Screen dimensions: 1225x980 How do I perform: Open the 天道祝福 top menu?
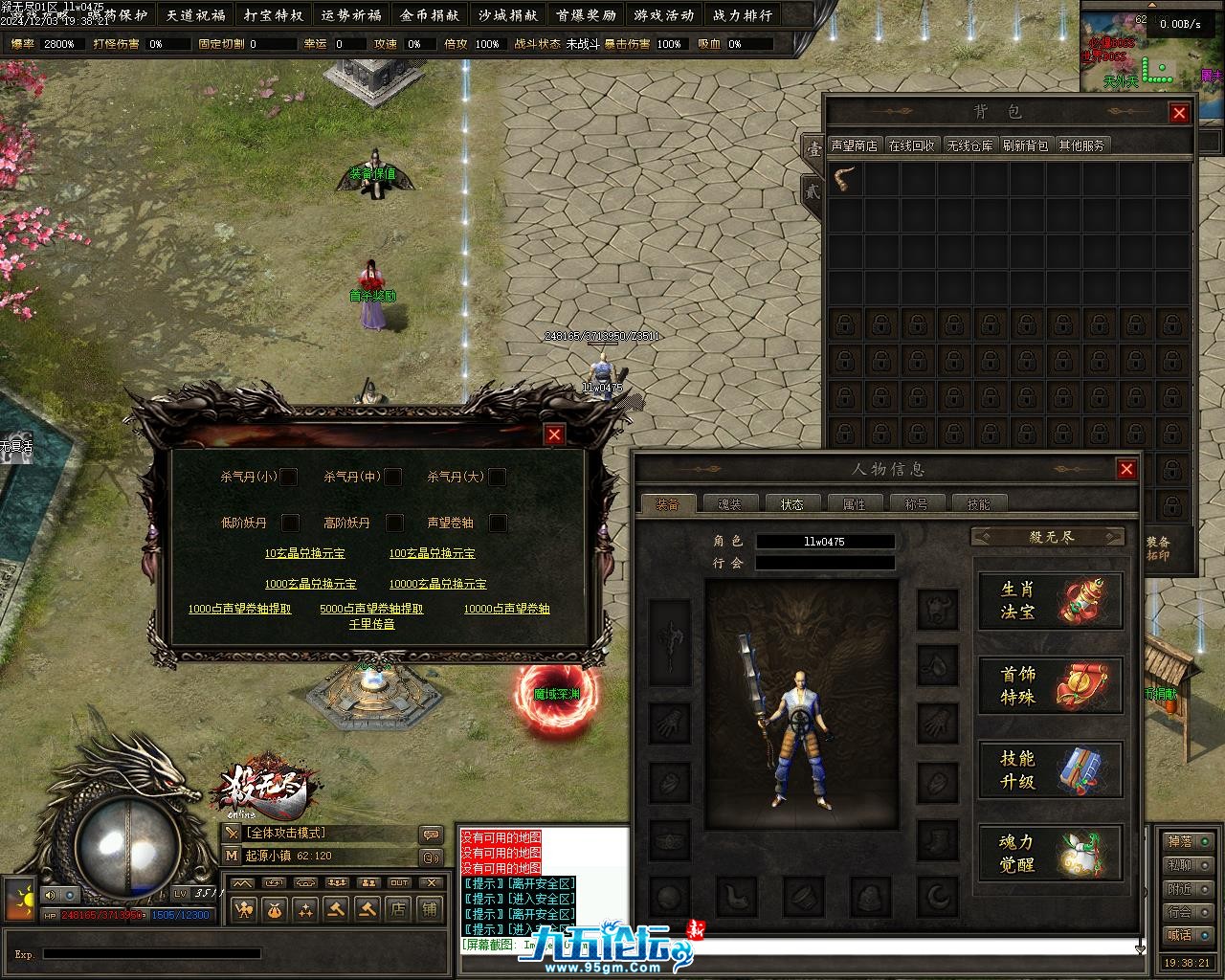tap(195, 15)
